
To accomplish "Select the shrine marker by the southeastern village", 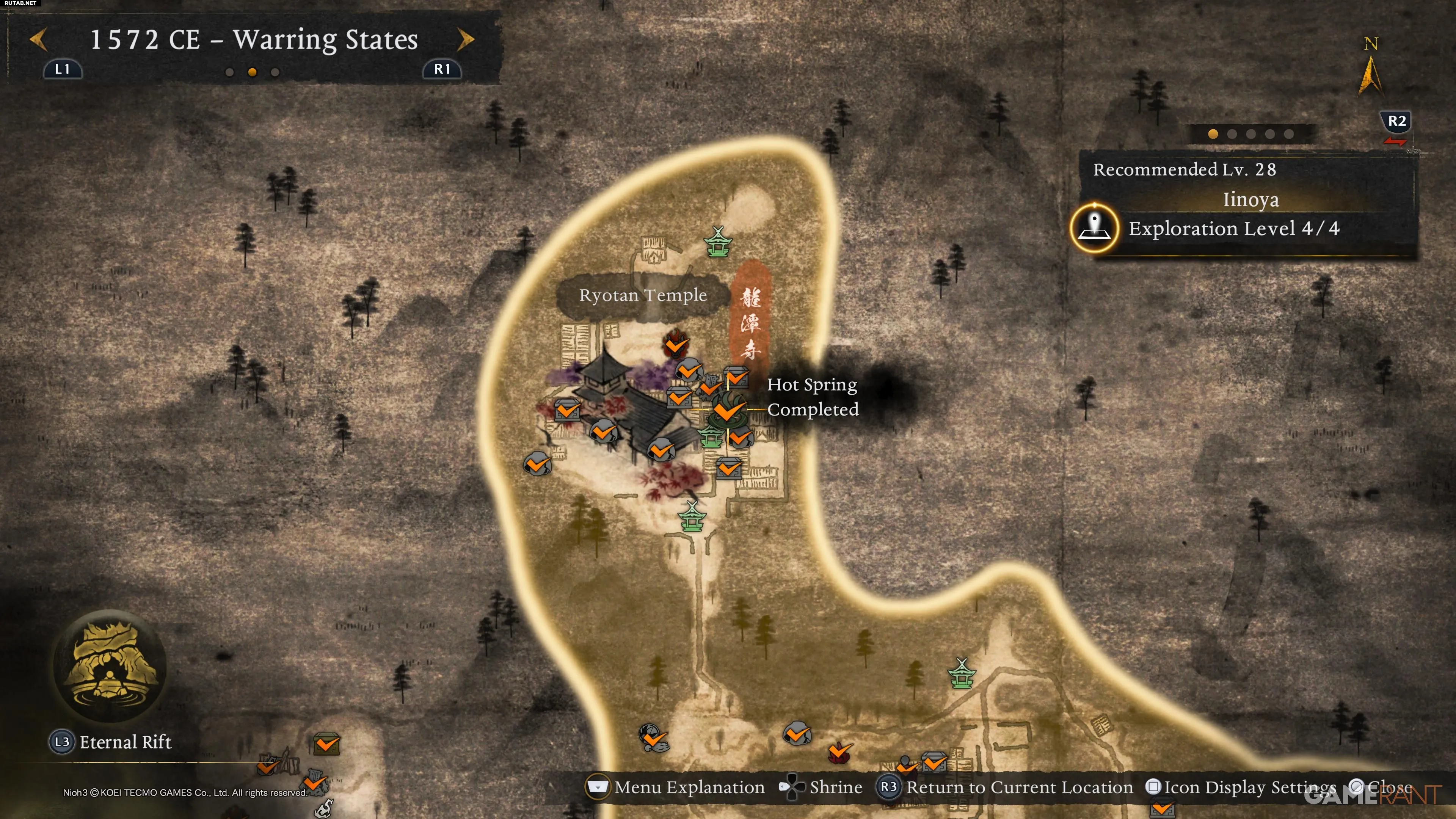I will [961, 673].
